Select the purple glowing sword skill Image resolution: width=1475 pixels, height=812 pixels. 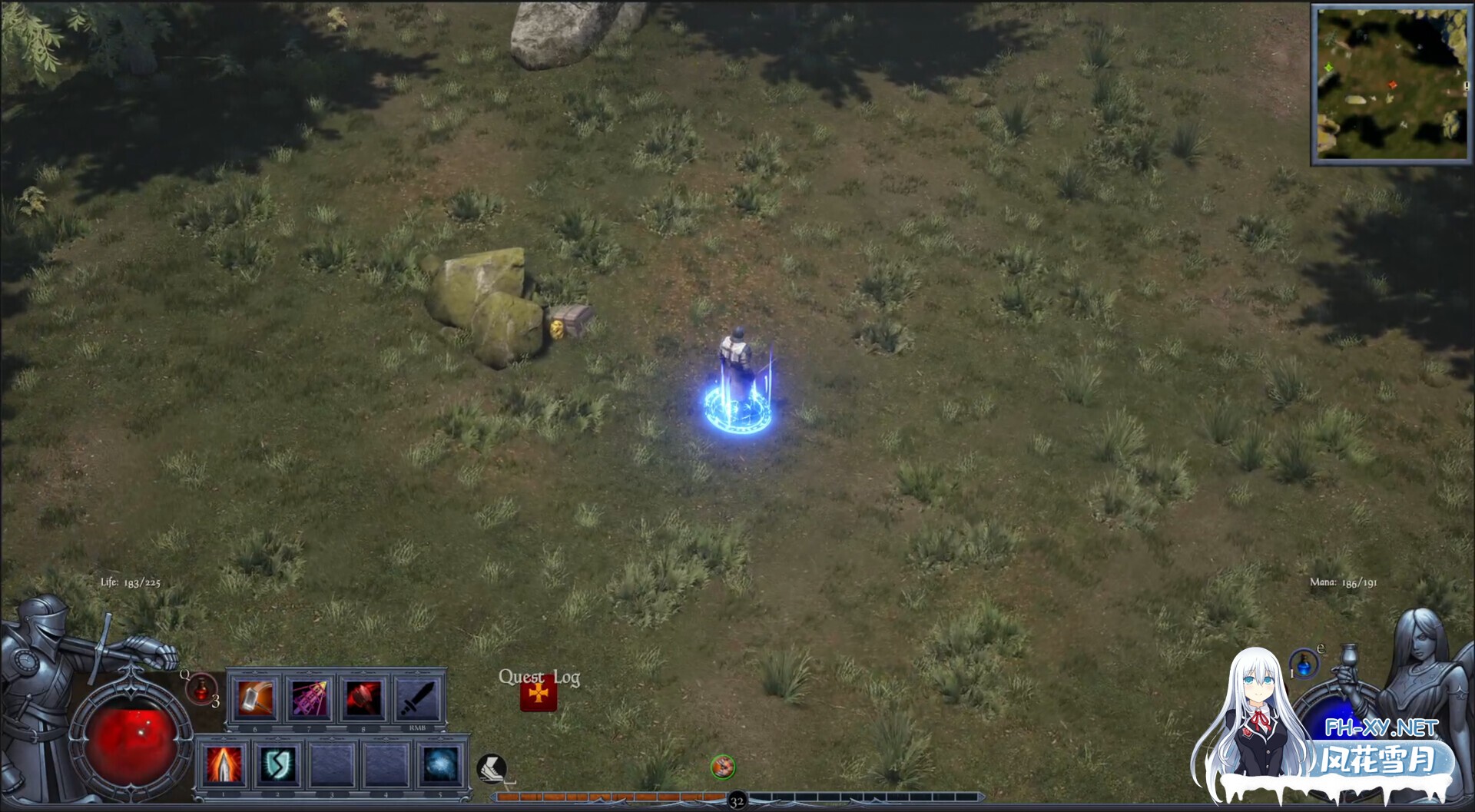[310, 698]
